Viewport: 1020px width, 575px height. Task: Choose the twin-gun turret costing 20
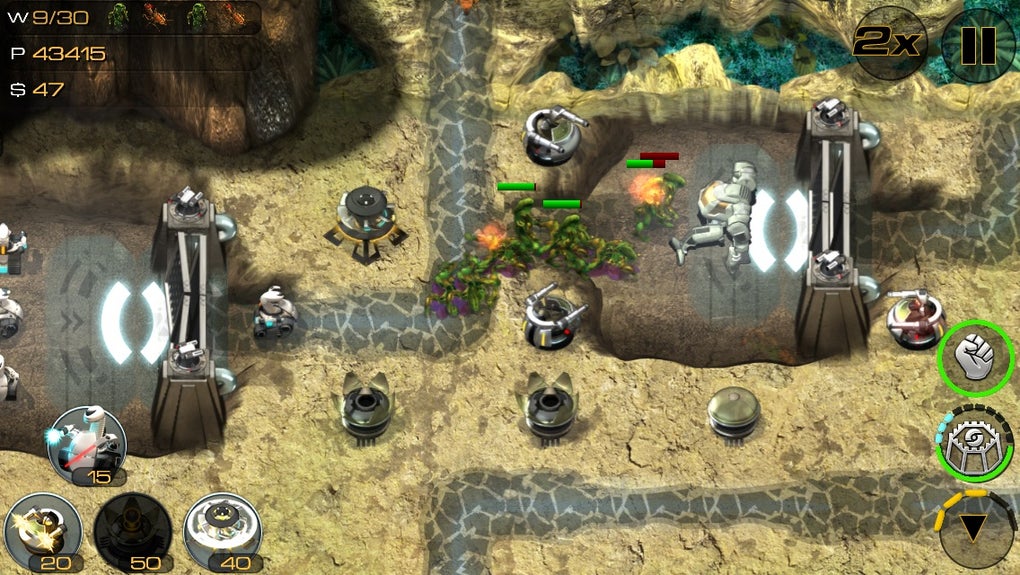[x=43, y=530]
